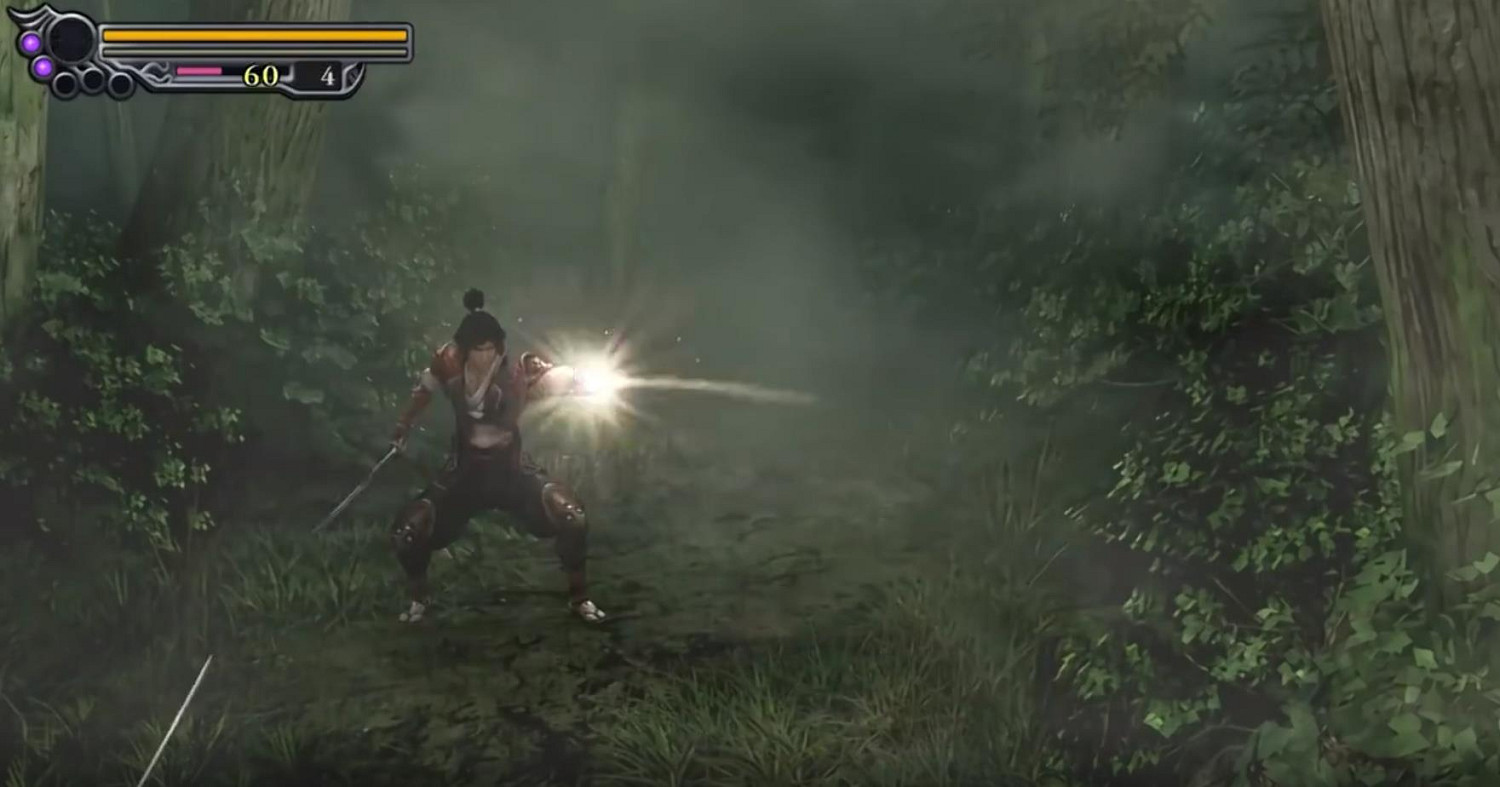Click the third empty orb slot

tap(120, 85)
